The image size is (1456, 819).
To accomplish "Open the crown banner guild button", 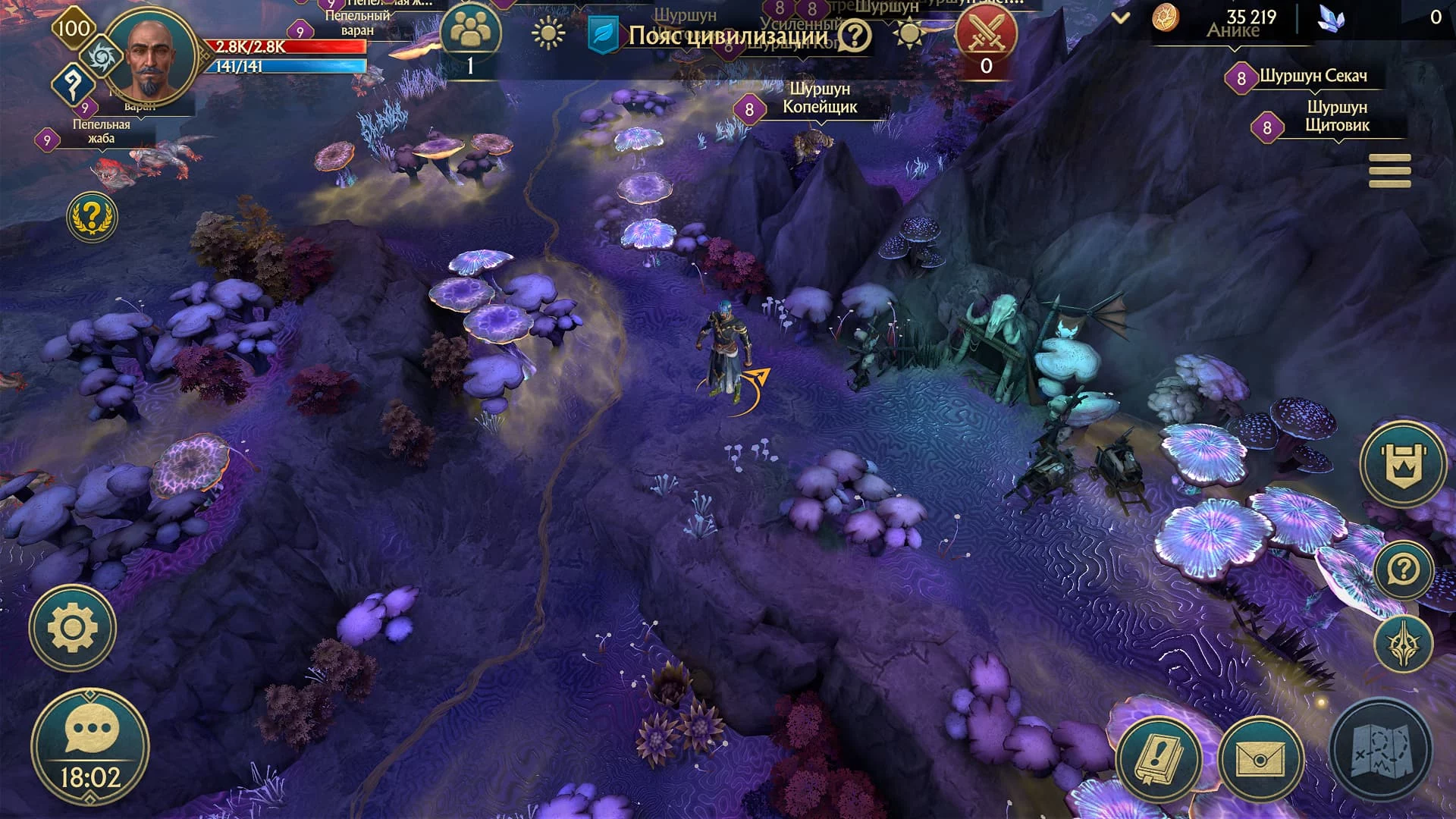I will click(x=1403, y=464).
